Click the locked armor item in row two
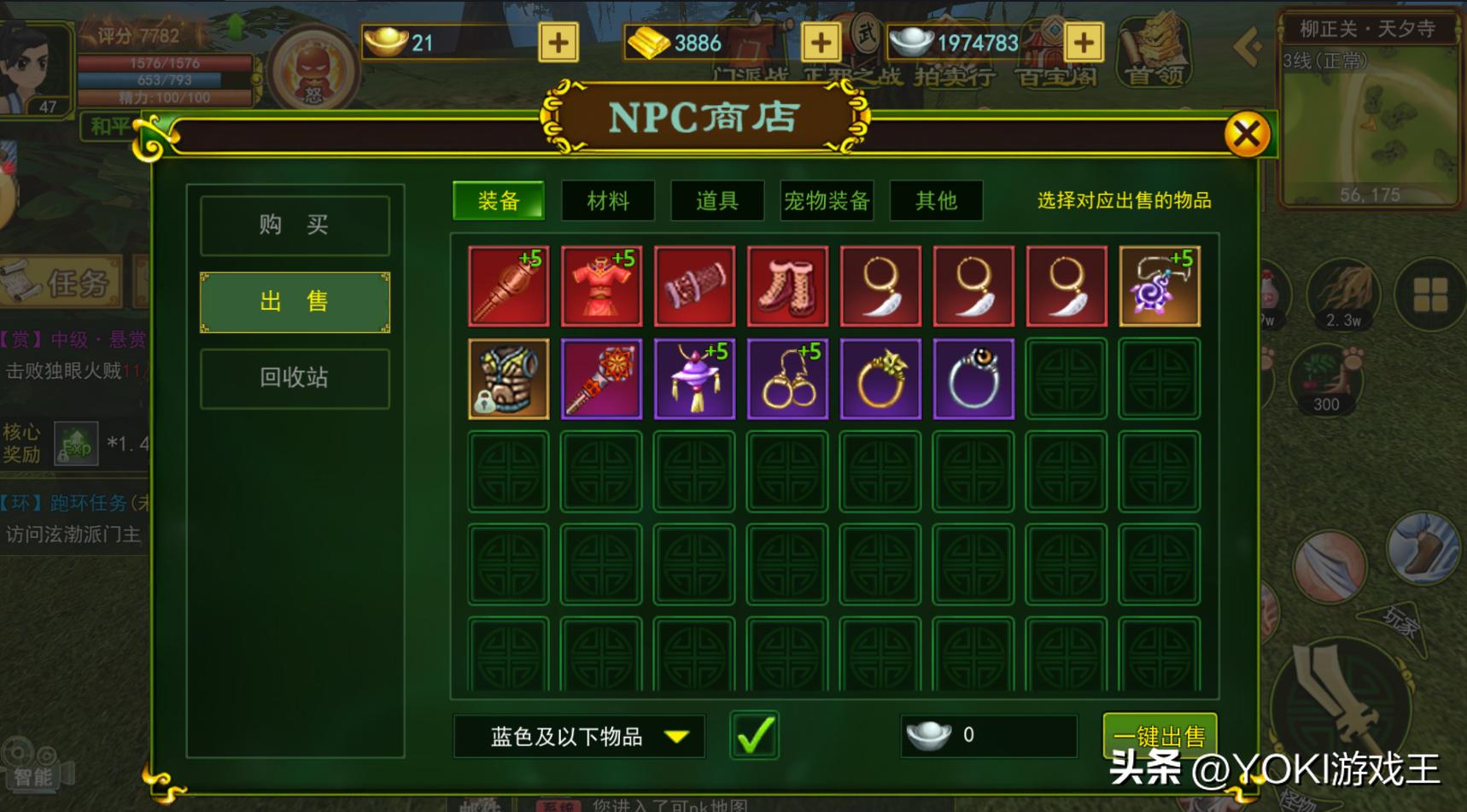The height and width of the screenshot is (812, 1467). (508, 378)
